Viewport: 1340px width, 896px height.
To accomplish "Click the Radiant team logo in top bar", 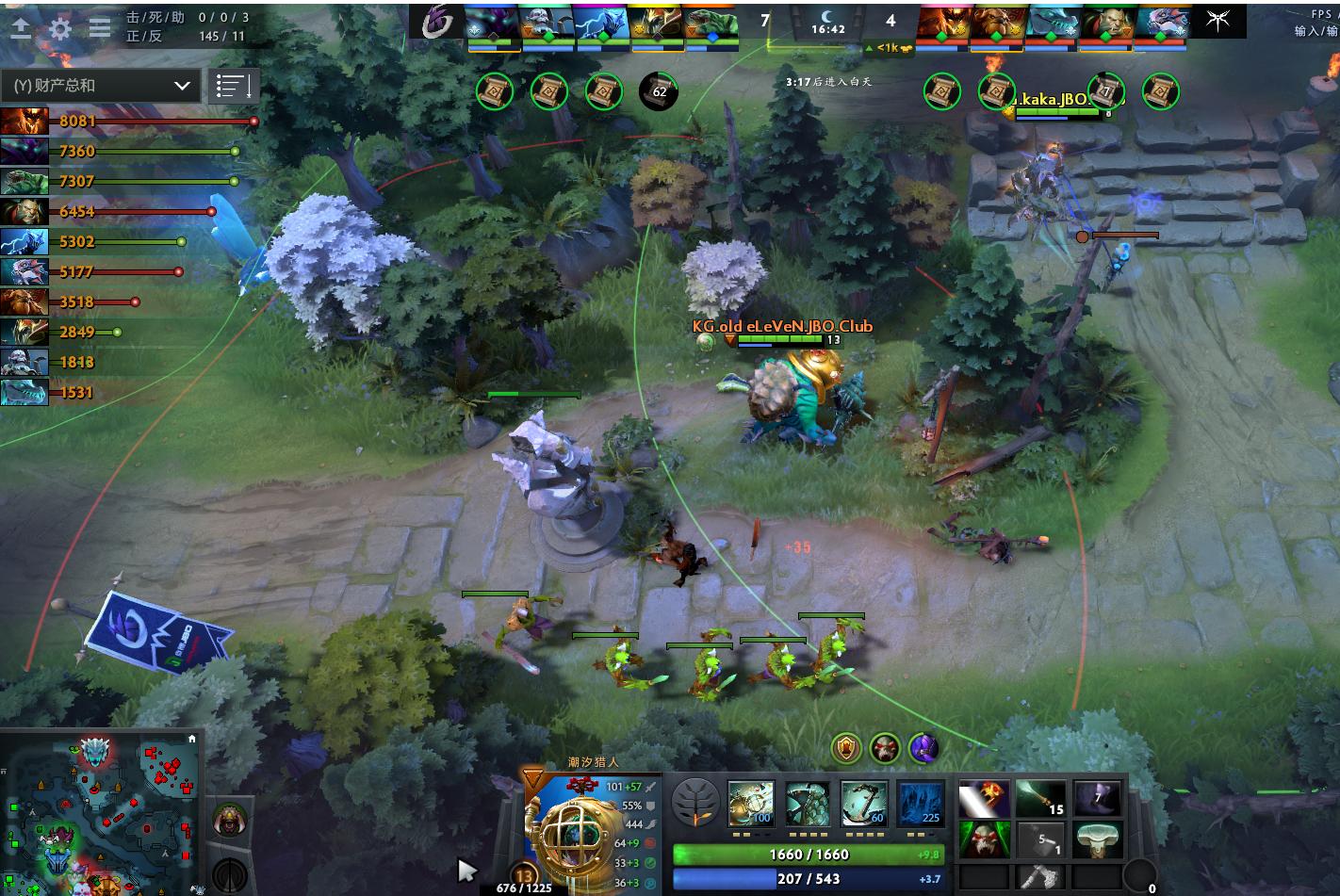I will coord(438,21).
